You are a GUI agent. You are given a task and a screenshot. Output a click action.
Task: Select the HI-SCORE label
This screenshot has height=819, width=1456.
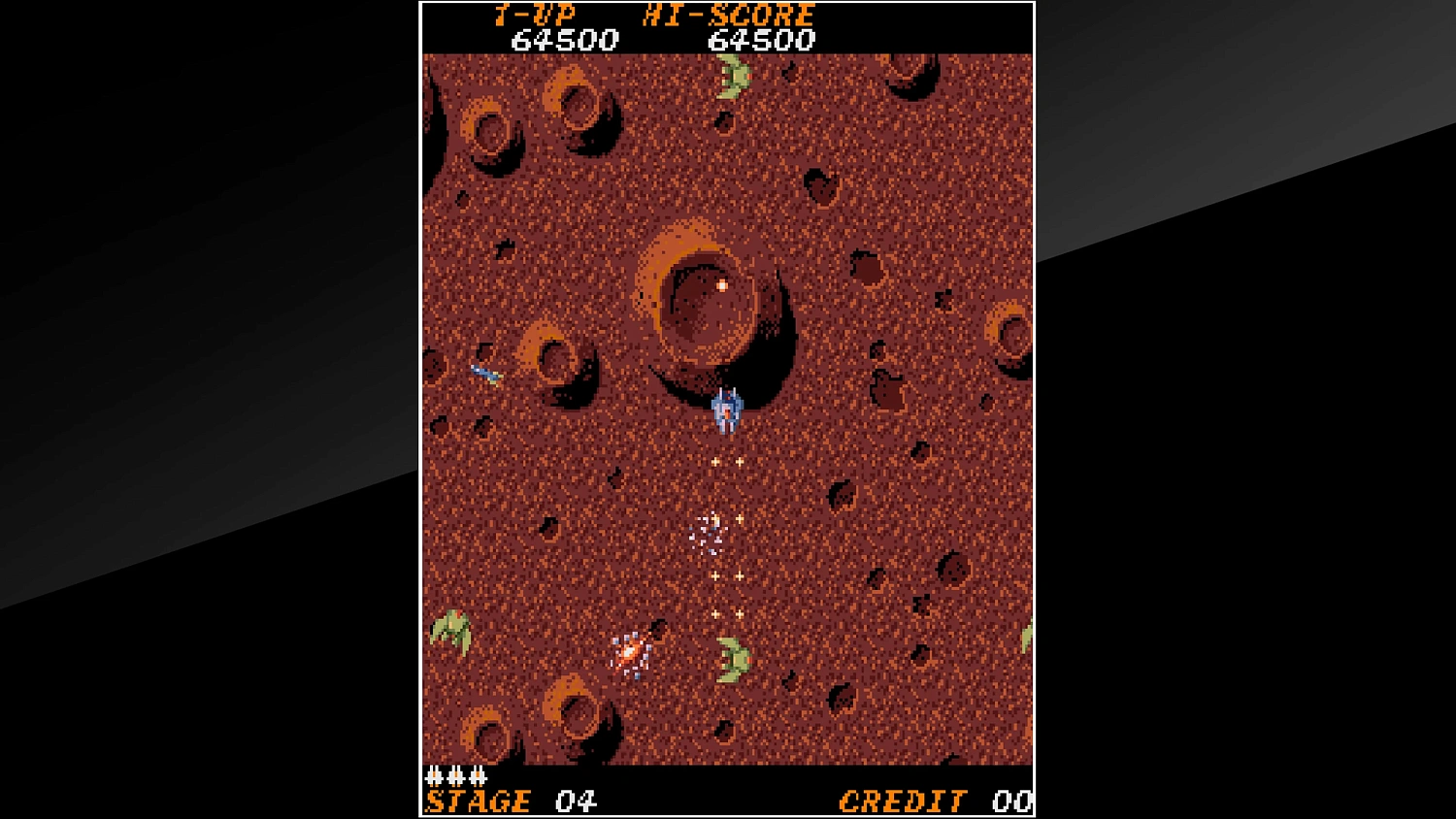726,15
